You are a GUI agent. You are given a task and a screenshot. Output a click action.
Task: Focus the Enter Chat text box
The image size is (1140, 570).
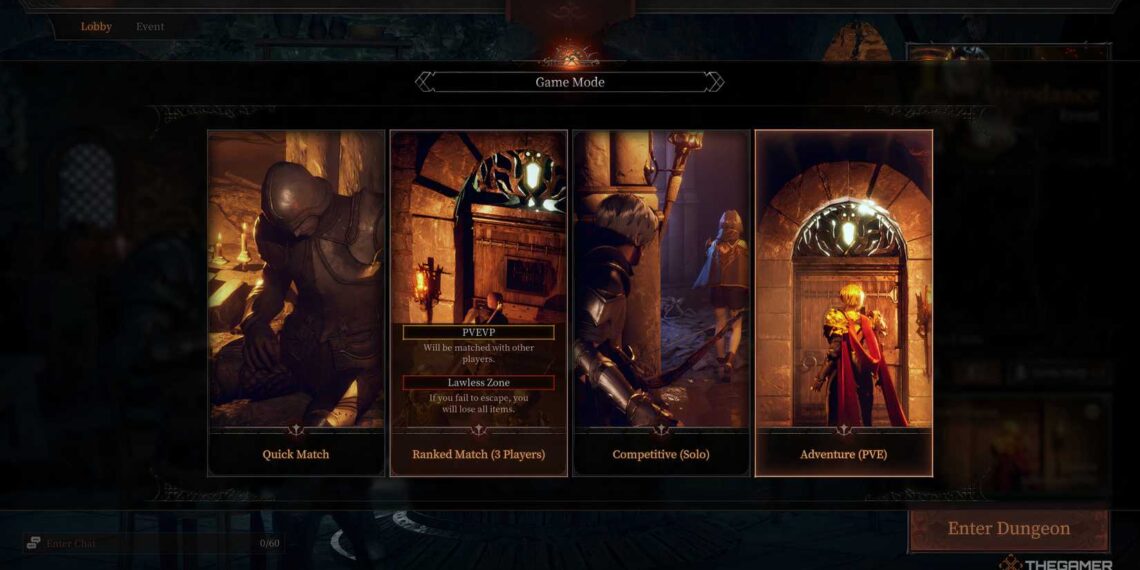tap(140, 543)
